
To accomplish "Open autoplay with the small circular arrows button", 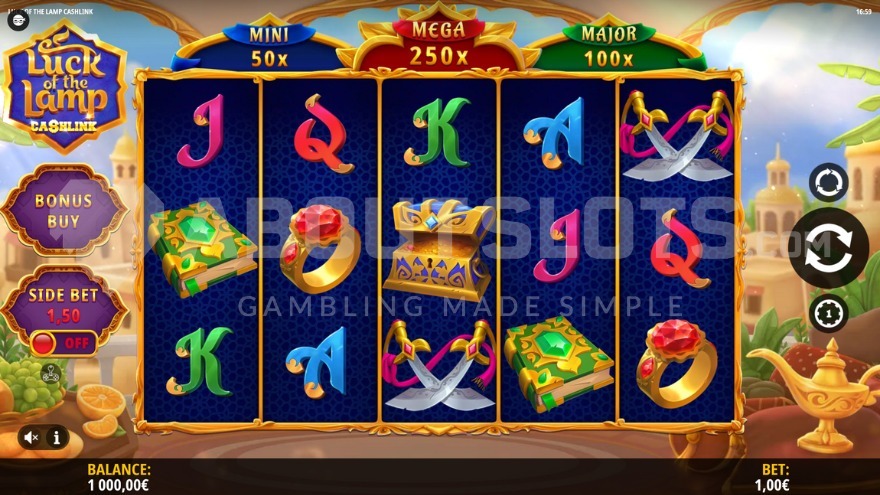I will [x=828, y=183].
